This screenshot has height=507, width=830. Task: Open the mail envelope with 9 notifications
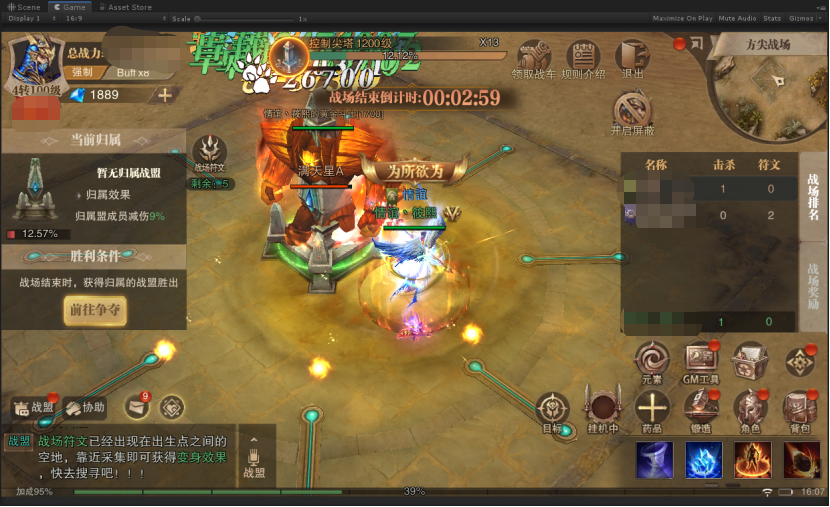(x=136, y=406)
